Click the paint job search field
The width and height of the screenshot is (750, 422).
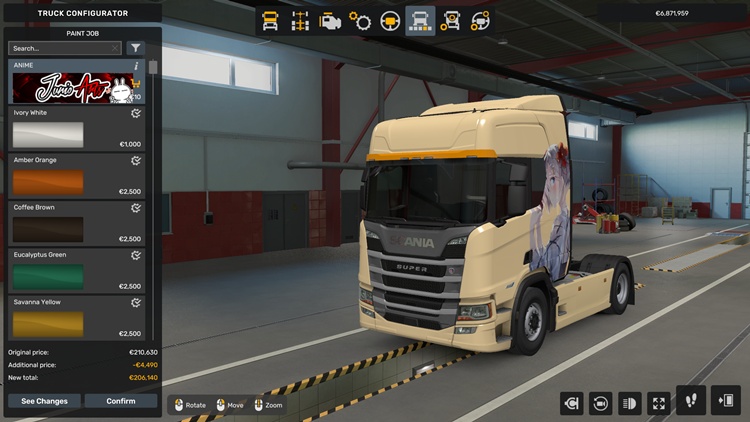pos(62,48)
